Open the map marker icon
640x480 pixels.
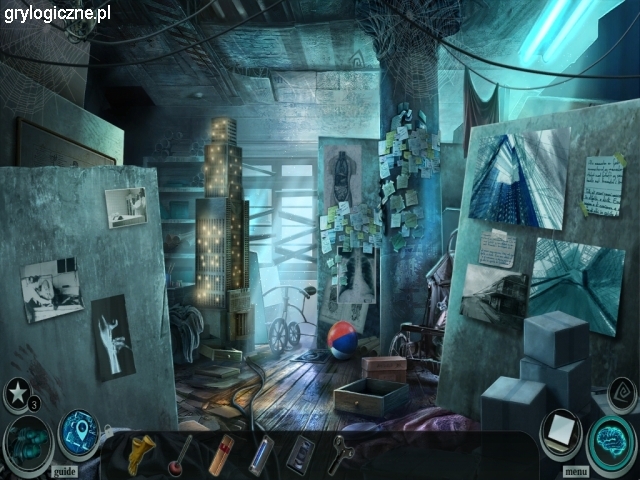[x=78, y=433]
